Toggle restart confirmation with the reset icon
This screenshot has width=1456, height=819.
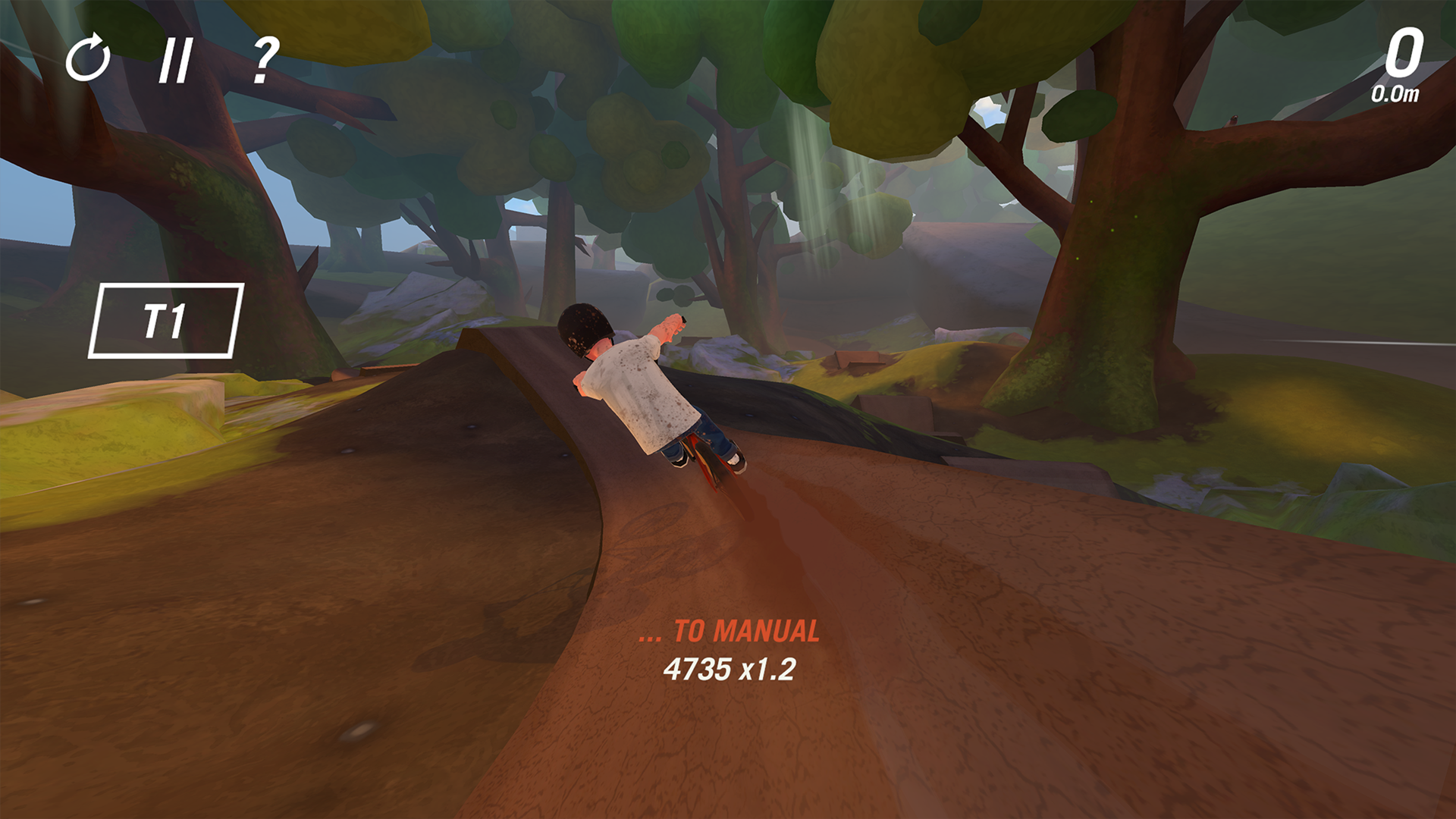click(89, 61)
